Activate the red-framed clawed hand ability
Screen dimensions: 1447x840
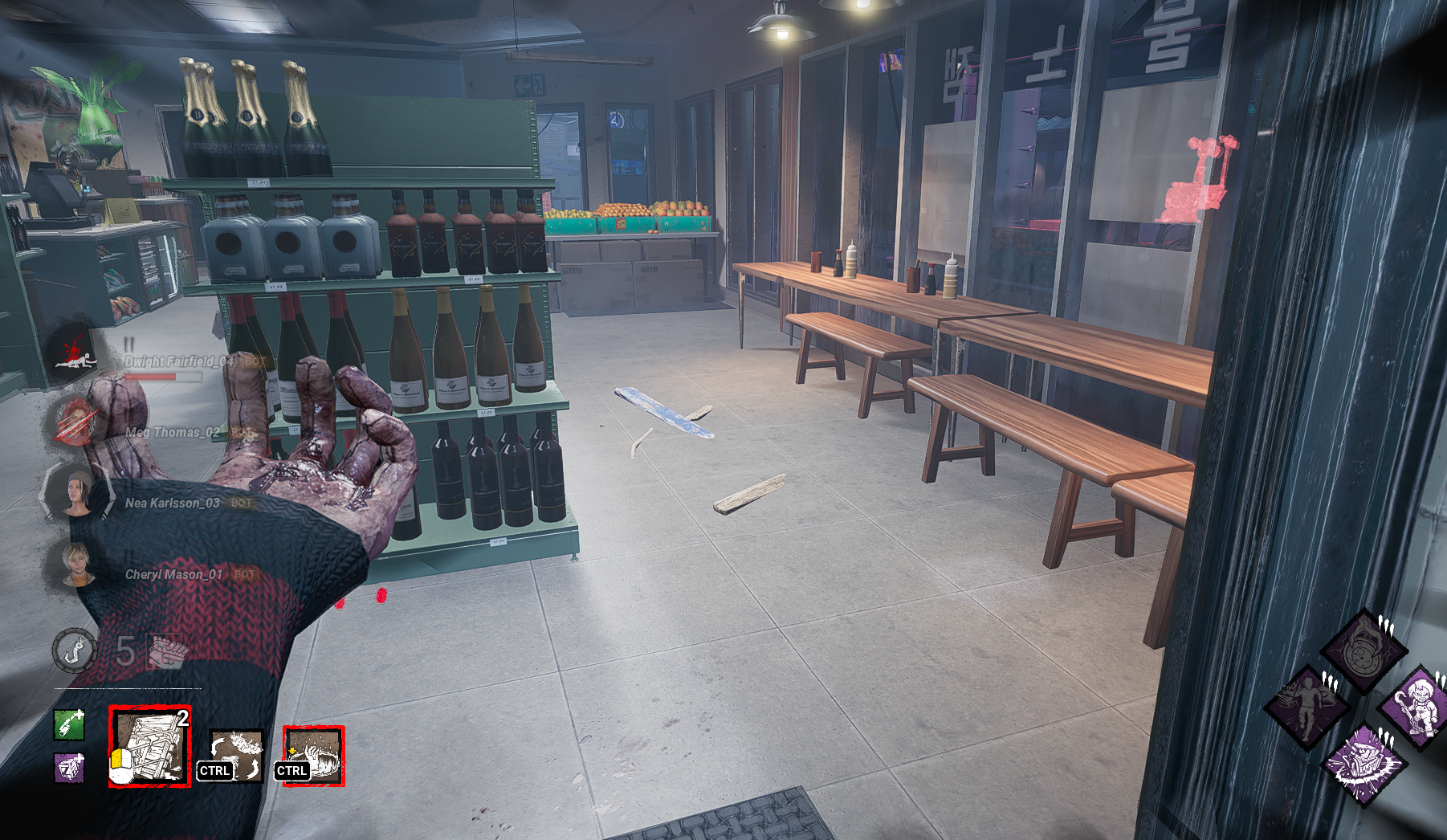click(313, 756)
